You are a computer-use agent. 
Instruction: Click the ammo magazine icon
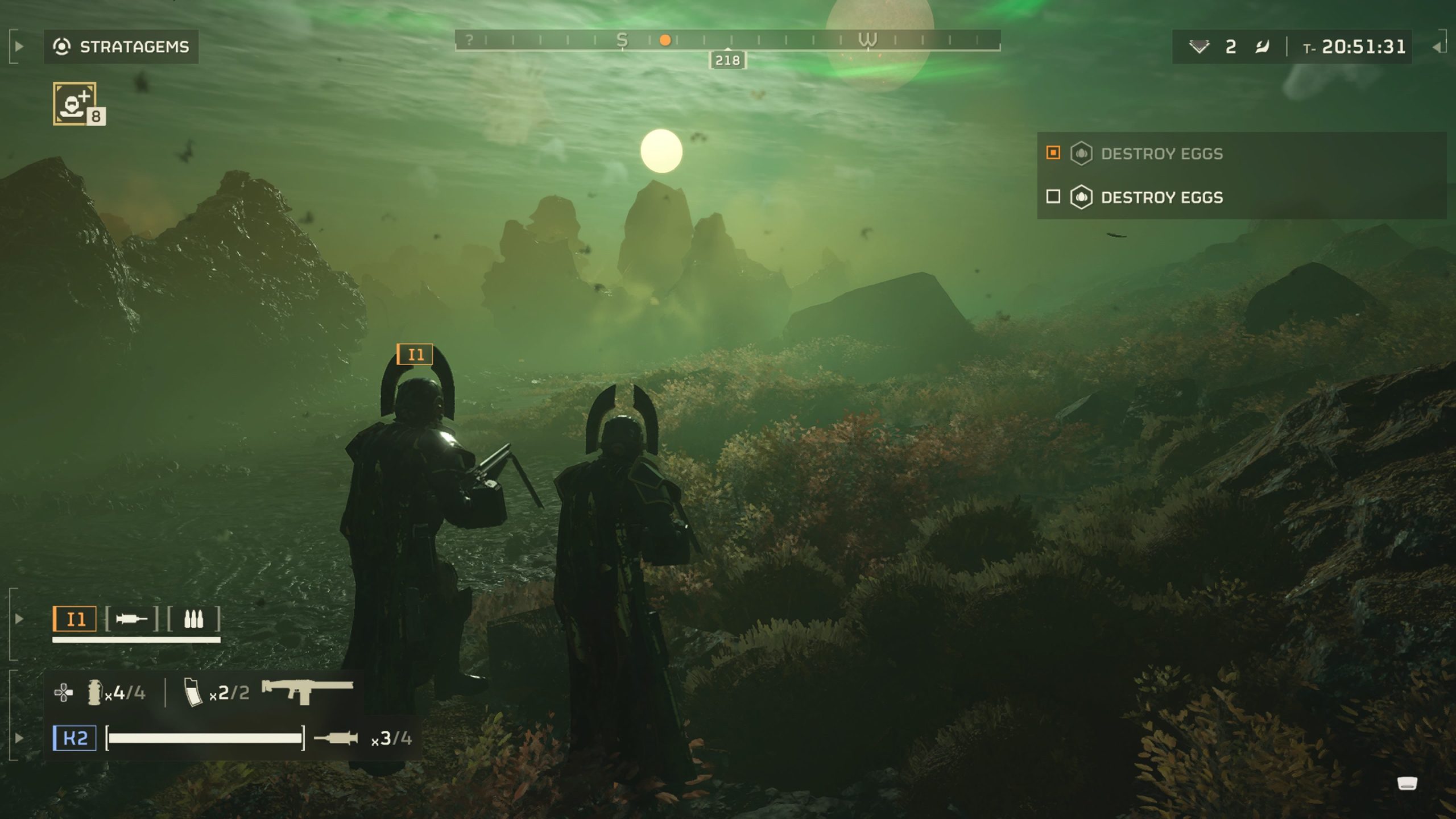[x=193, y=693]
